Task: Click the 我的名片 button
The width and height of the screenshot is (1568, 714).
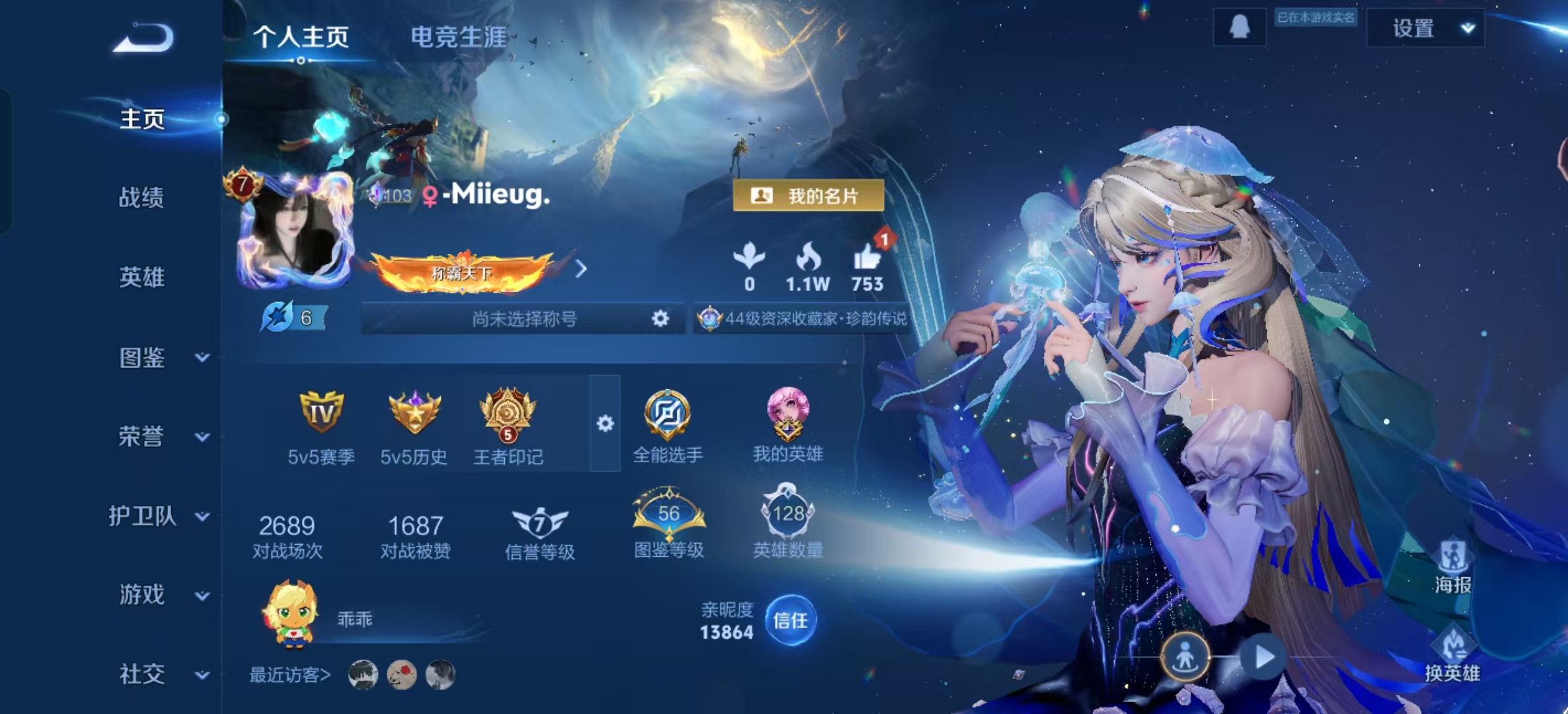Action: [x=809, y=195]
